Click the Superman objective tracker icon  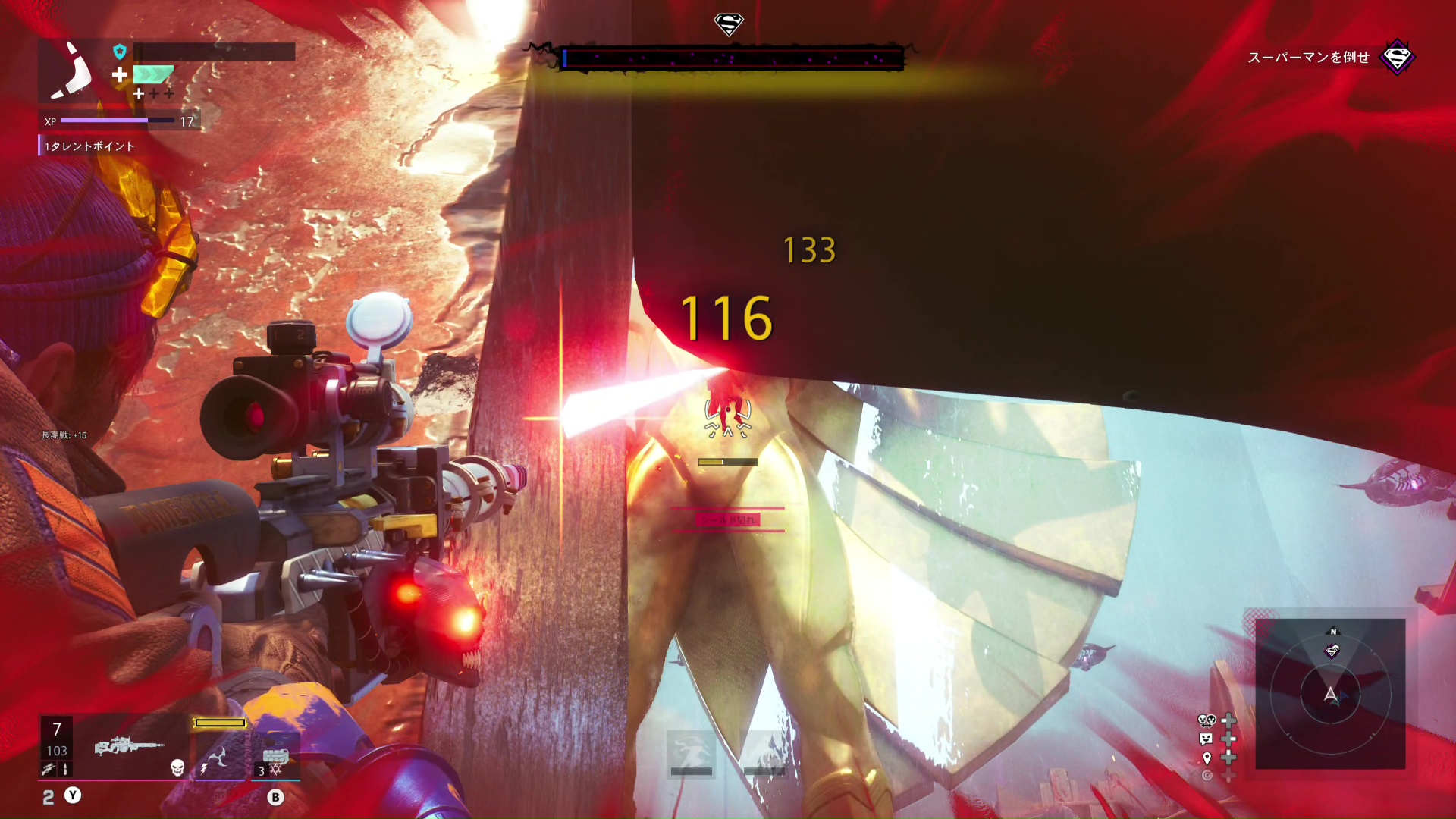(1397, 58)
